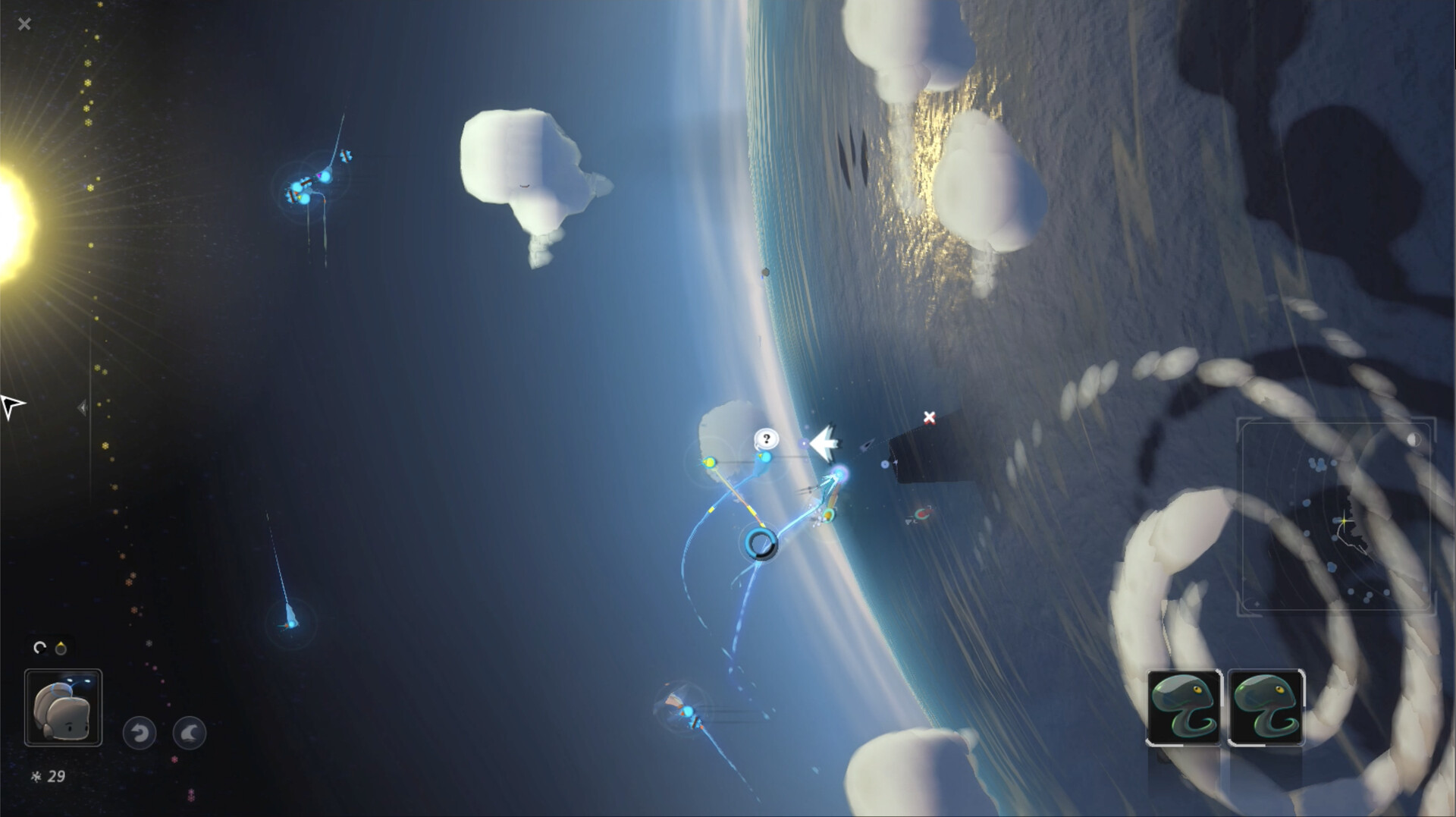The height and width of the screenshot is (817, 1456).
Task: Close the view with the top-left X
Action: 25,24
